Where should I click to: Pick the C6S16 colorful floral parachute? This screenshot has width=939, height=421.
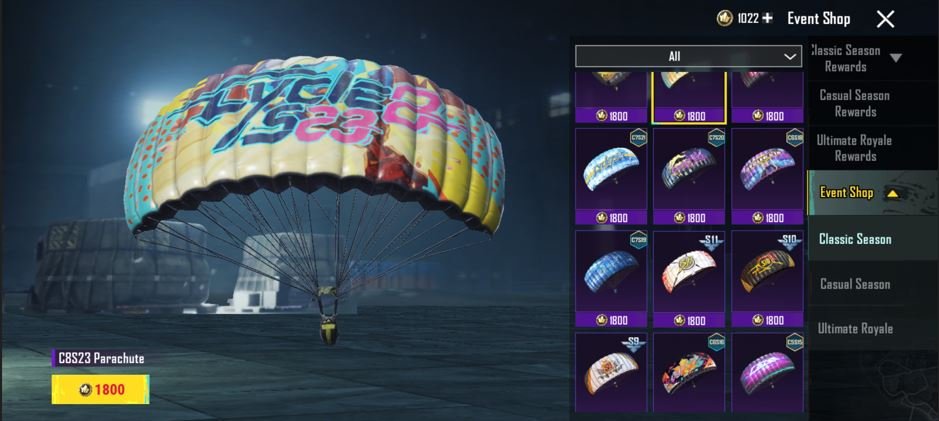(689, 370)
